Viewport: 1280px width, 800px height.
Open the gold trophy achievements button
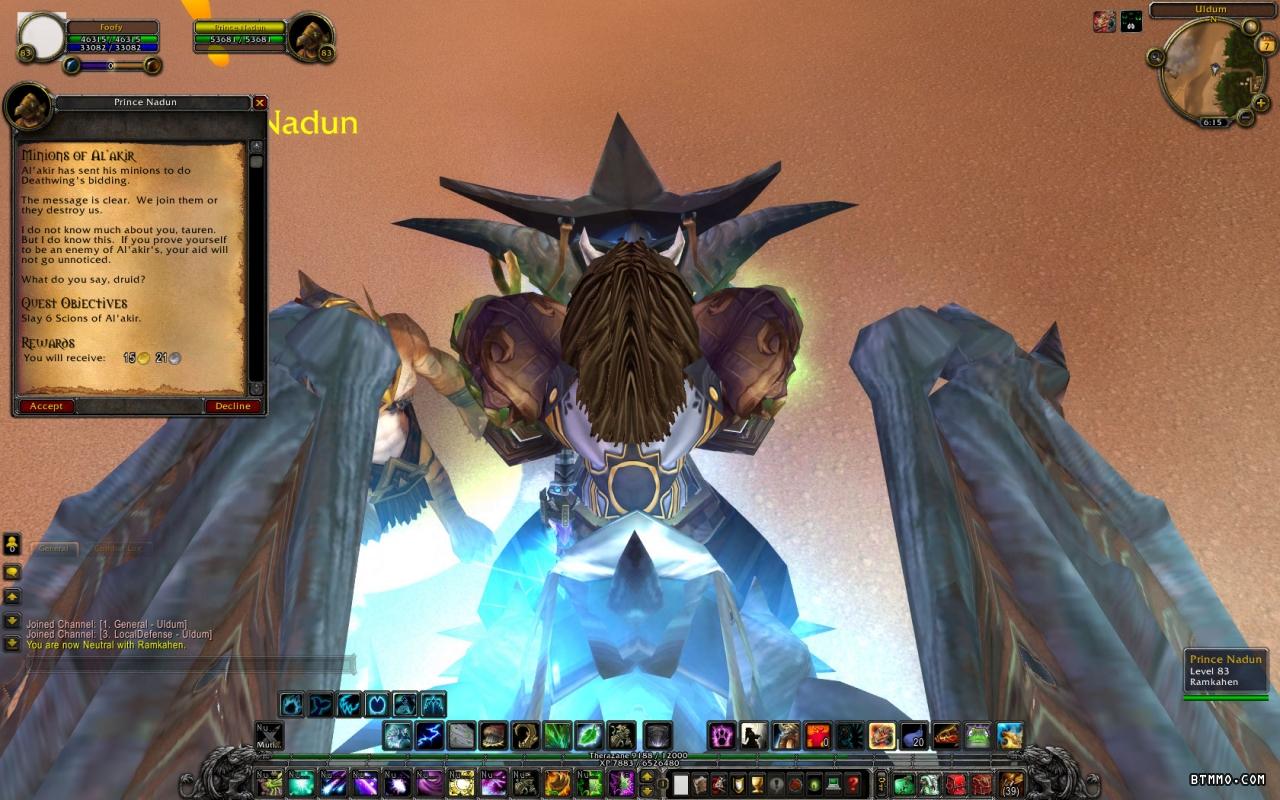[x=757, y=784]
